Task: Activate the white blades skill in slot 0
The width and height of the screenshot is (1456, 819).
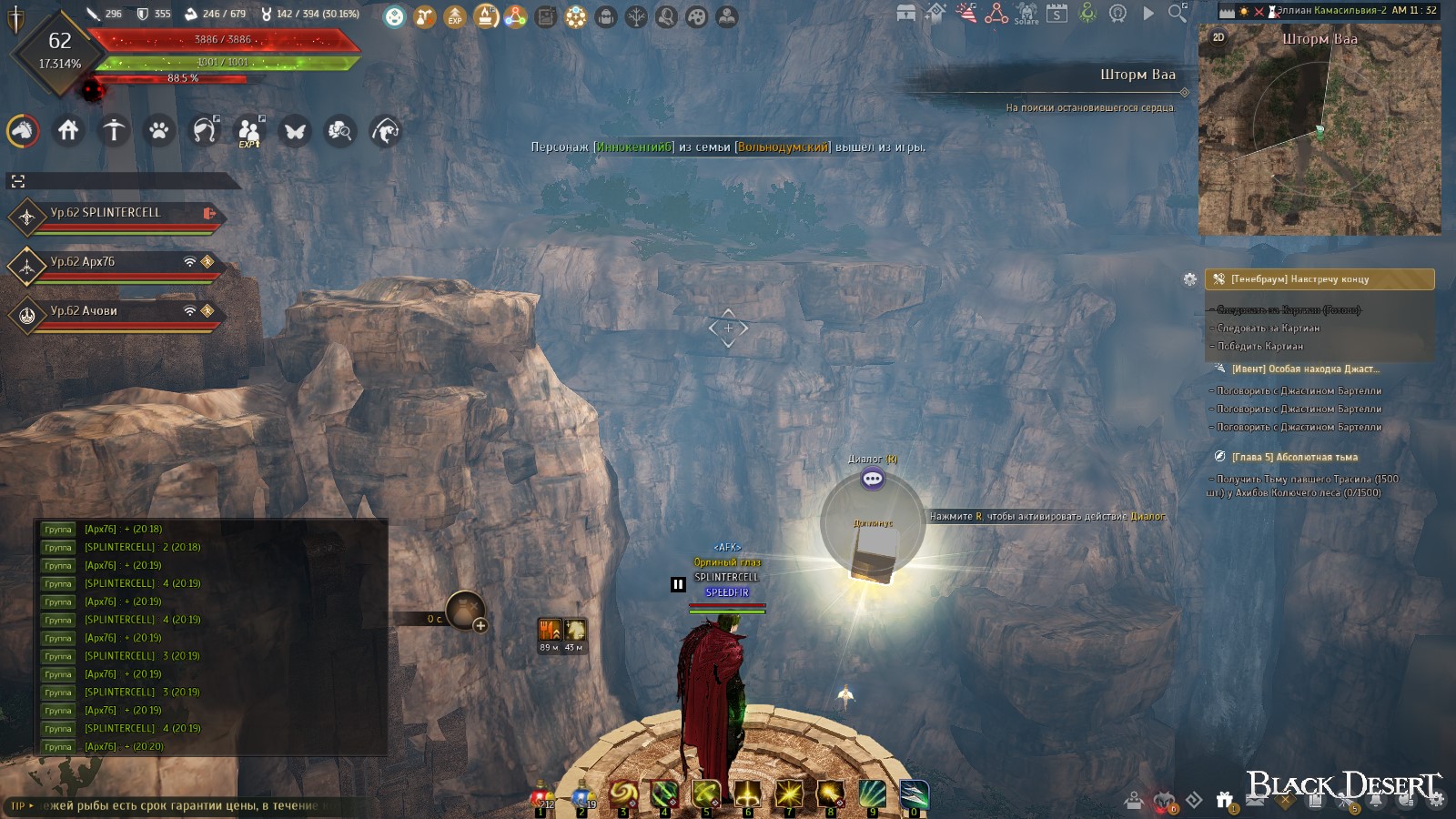Action: [x=914, y=795]
